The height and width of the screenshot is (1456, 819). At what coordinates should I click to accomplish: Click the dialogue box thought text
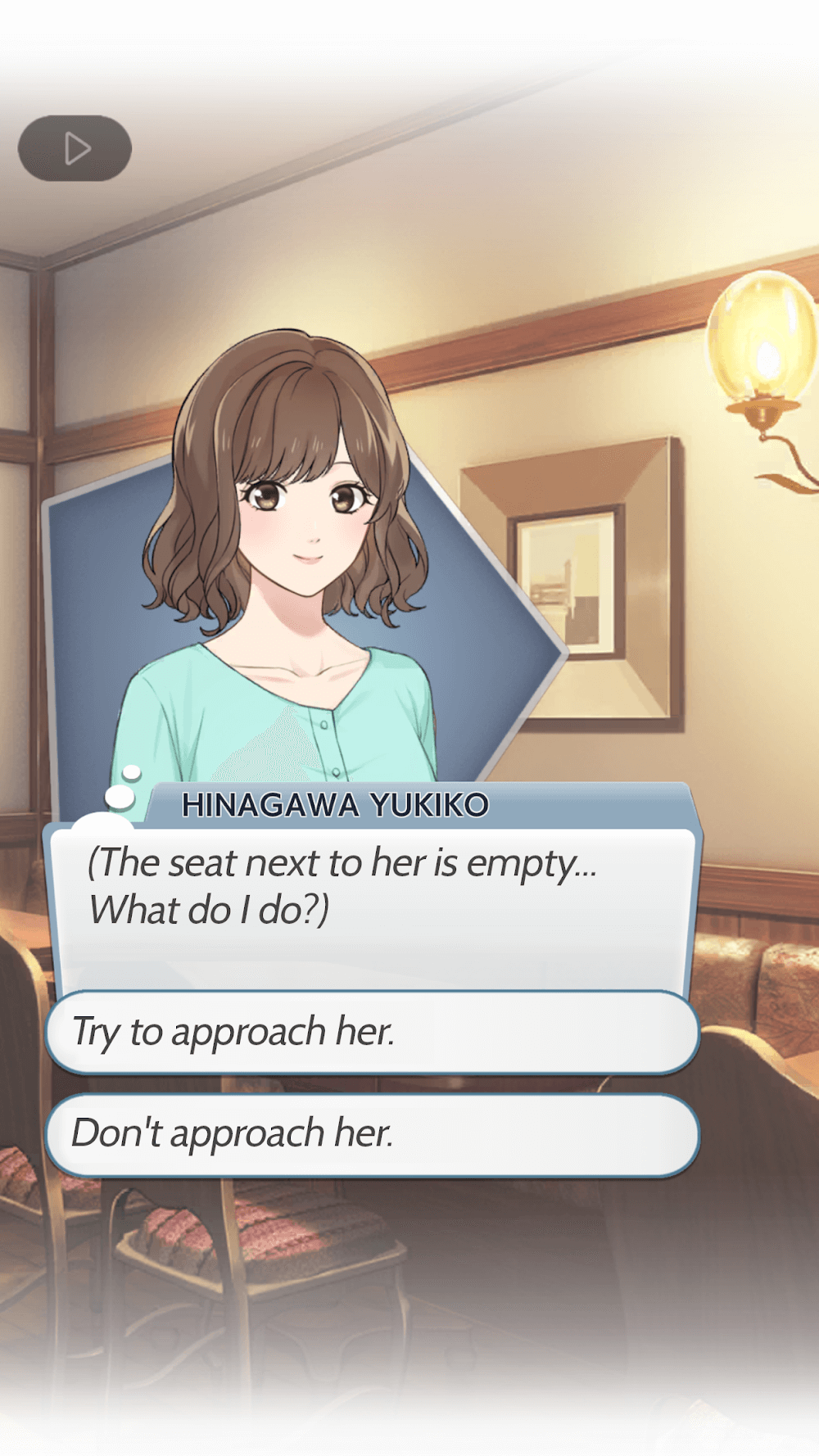point(342,886)
